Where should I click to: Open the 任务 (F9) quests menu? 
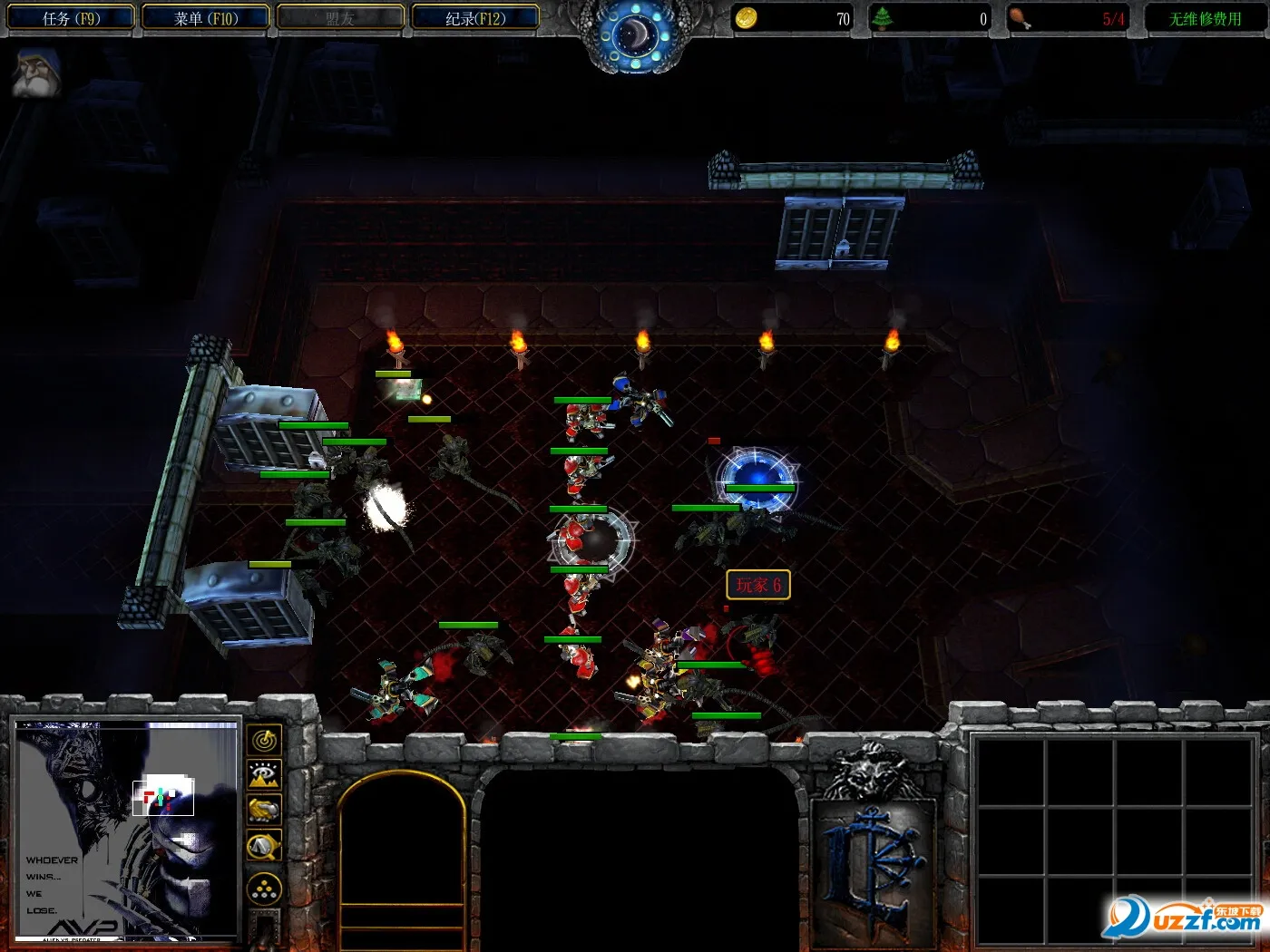pos(71,18)
